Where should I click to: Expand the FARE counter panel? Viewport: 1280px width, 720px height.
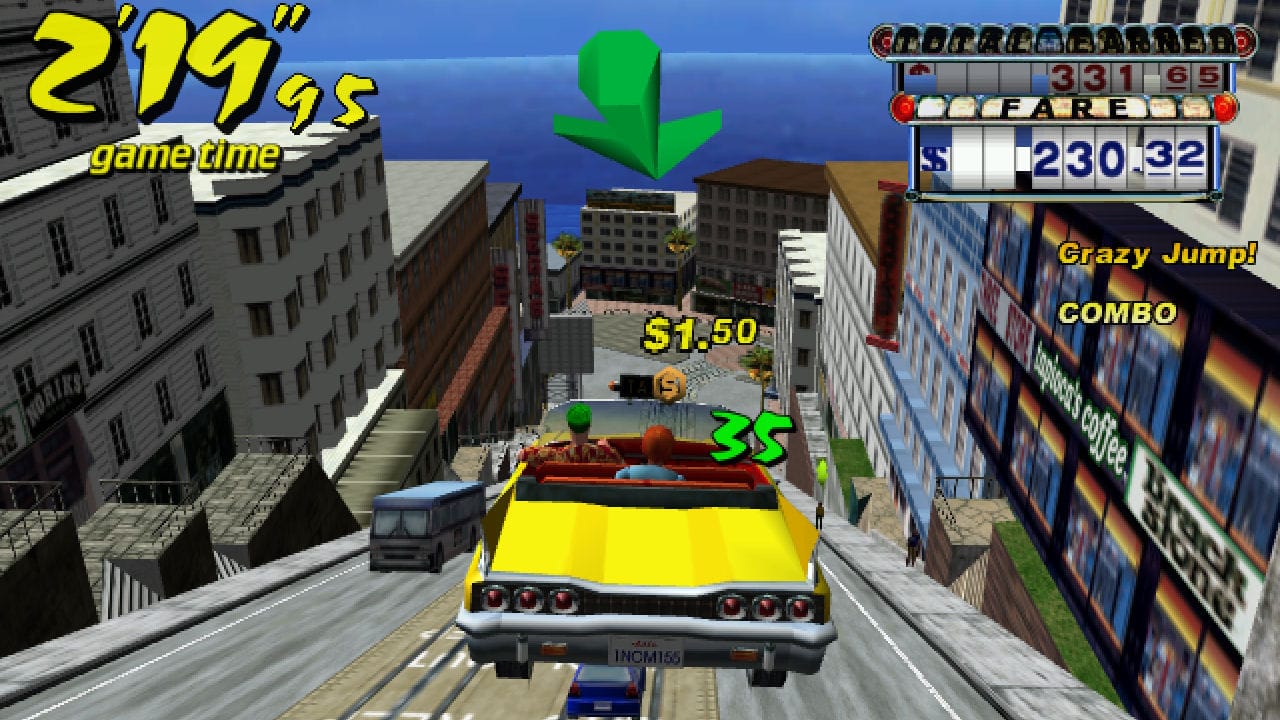1065,135
